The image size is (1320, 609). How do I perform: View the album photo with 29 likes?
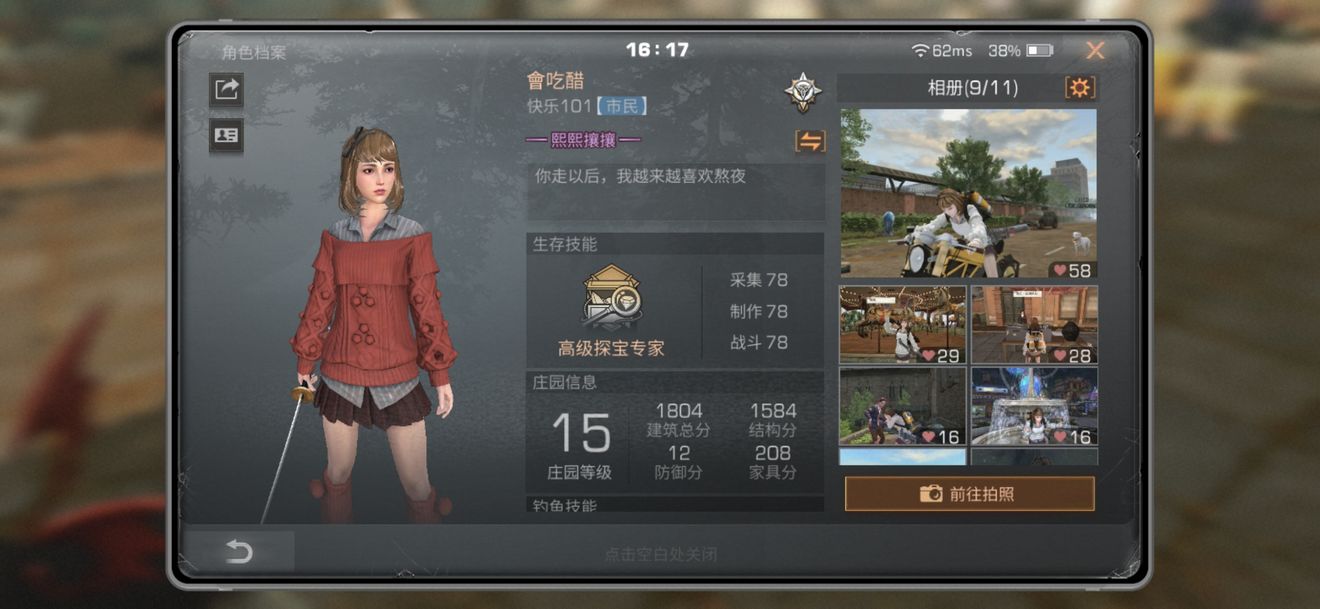pyautogui.click(x=902, y=324)
